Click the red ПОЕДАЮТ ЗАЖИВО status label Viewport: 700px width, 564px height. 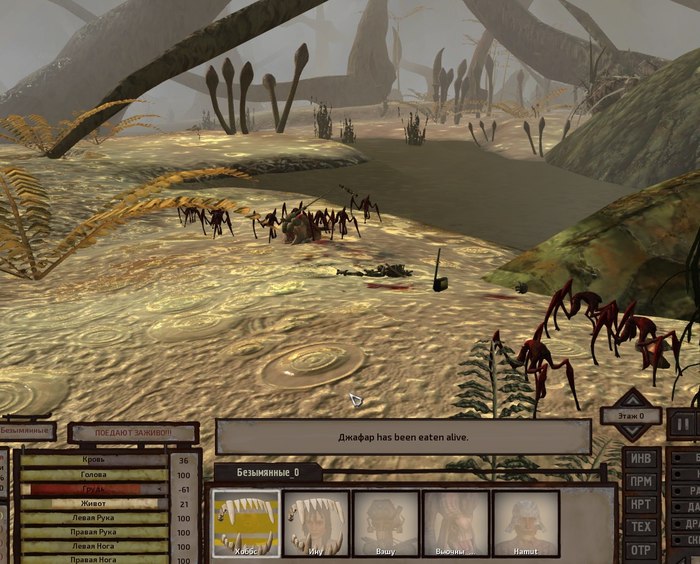(x=133, y=433)
